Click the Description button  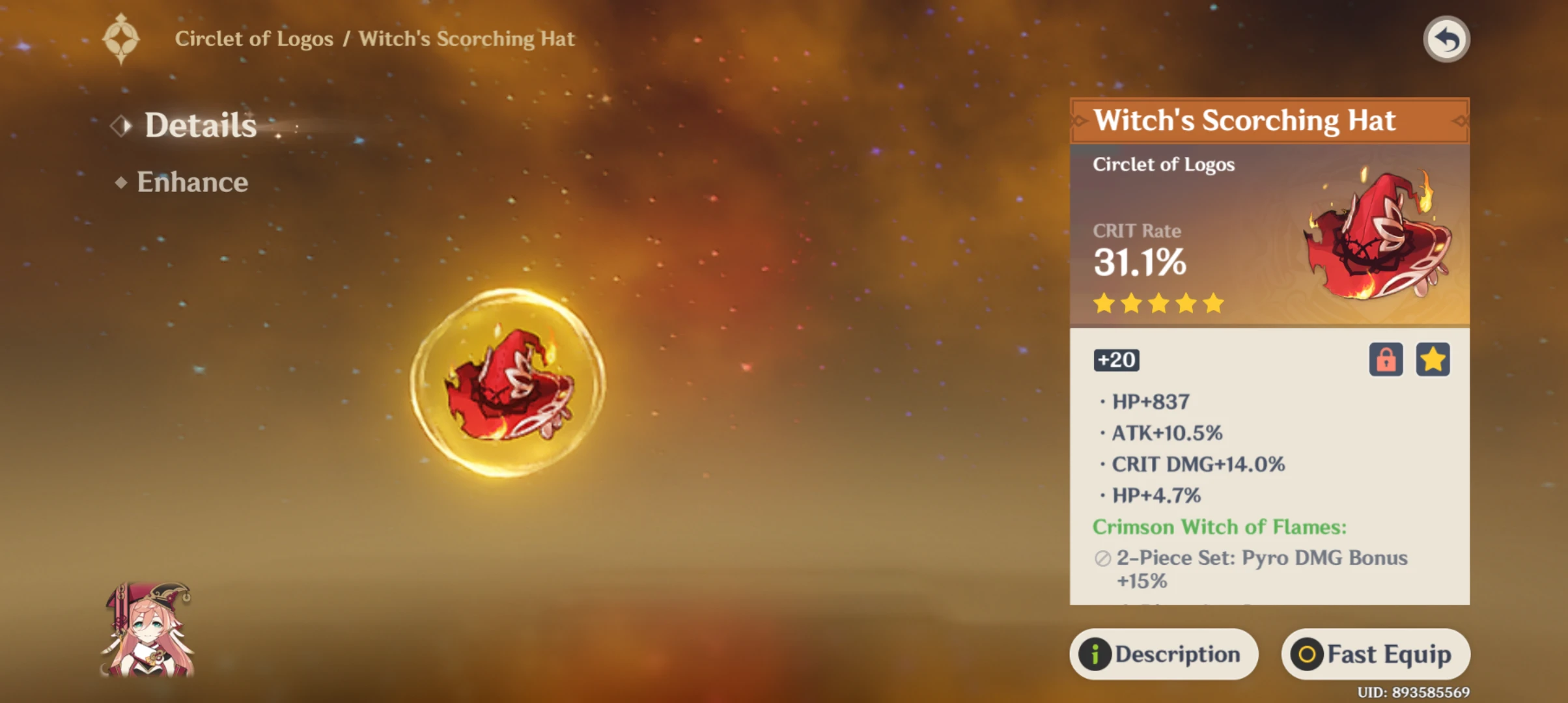tap(1164, 654)
